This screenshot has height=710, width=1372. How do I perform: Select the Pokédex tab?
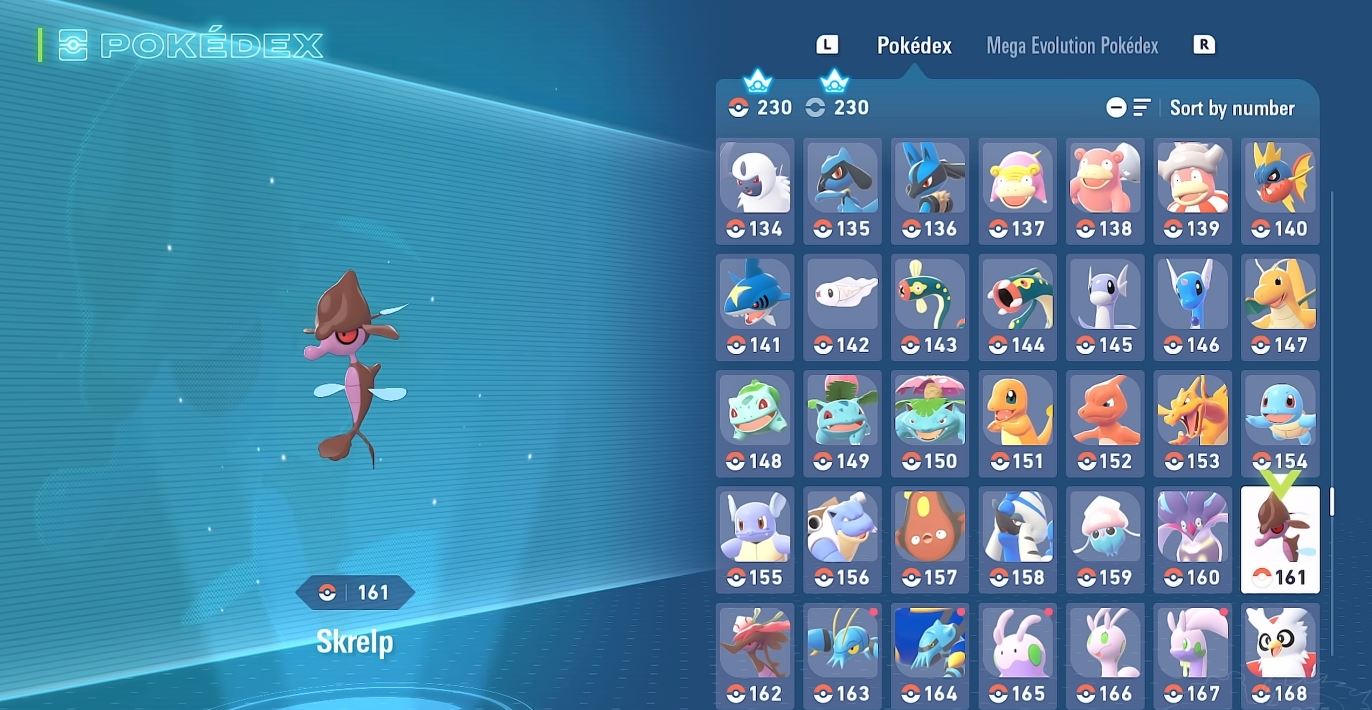click(914, 46)
